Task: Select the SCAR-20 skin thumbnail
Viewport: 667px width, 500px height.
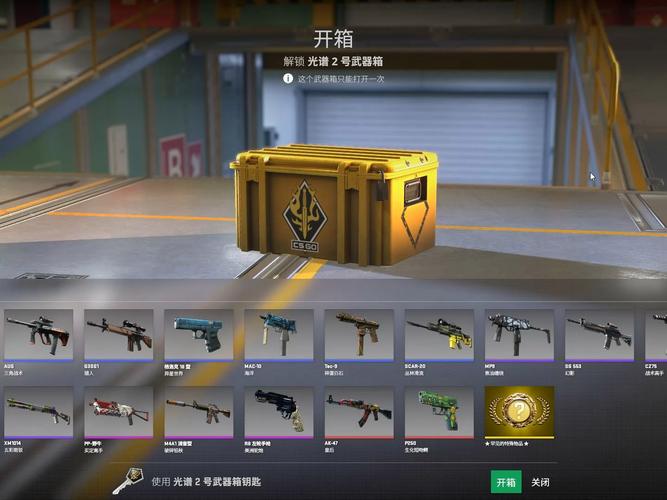Action: pyautogui.click(x=439, y=334)
